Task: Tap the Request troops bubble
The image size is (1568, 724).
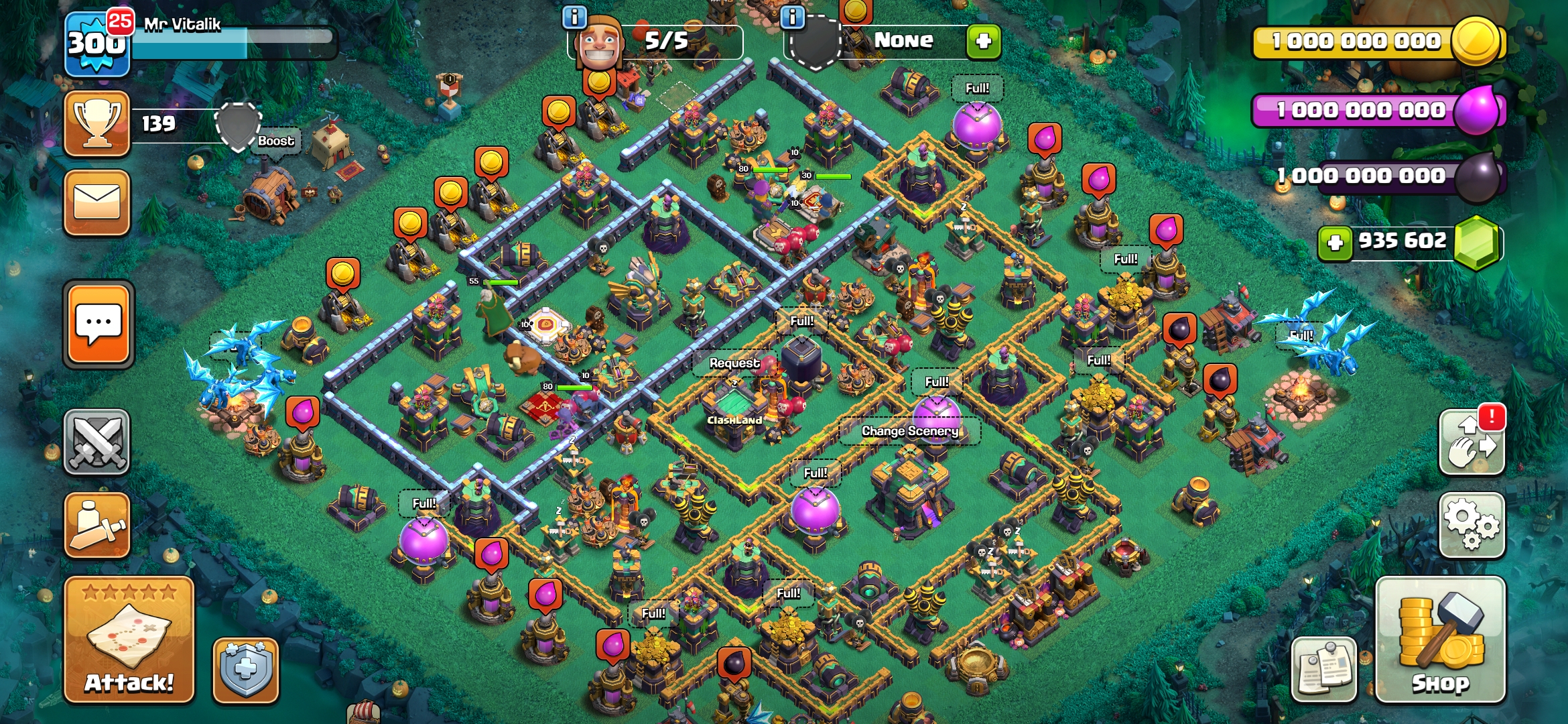Action: point(734,363)
